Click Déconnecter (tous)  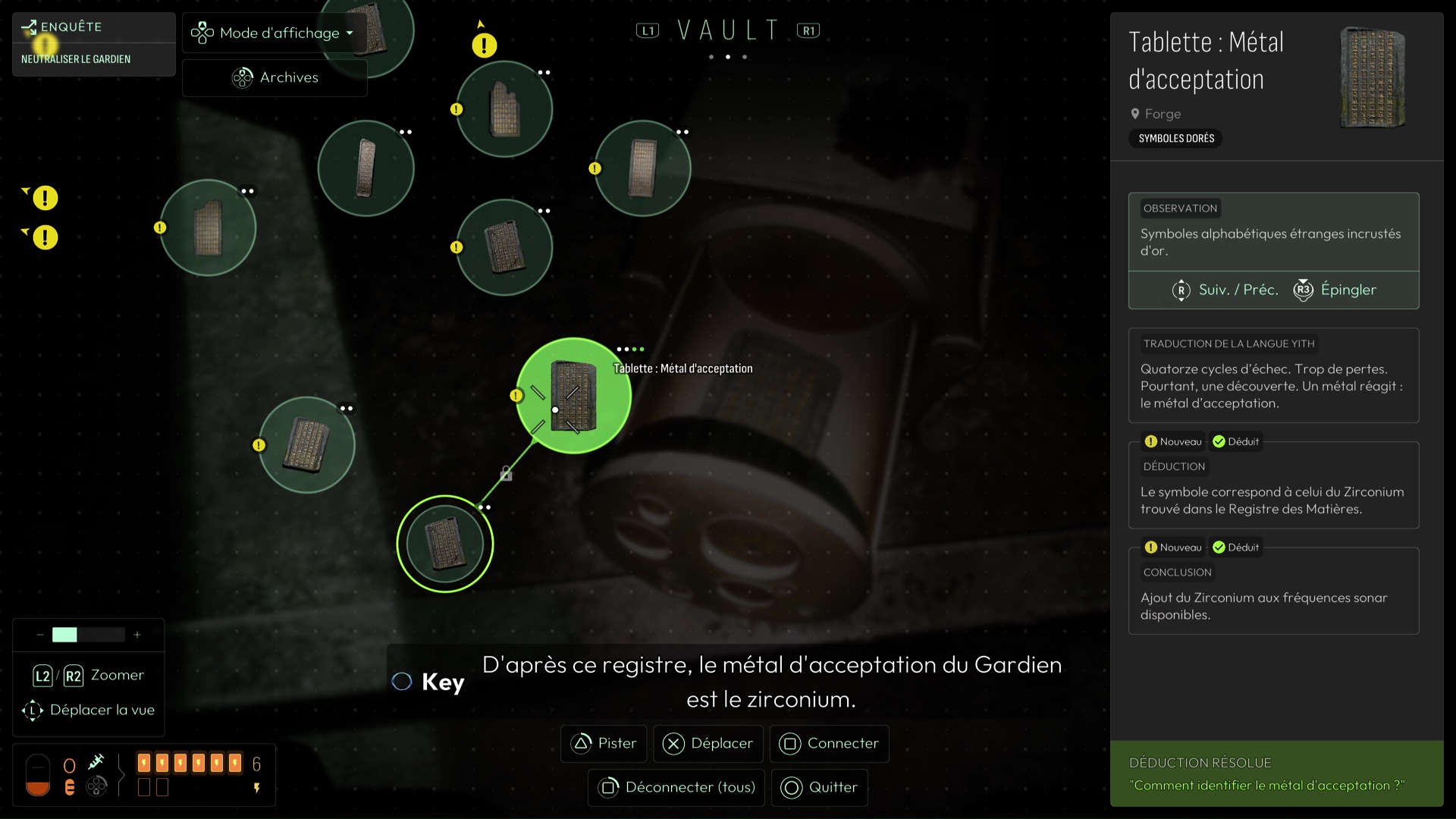pos(676,787)
